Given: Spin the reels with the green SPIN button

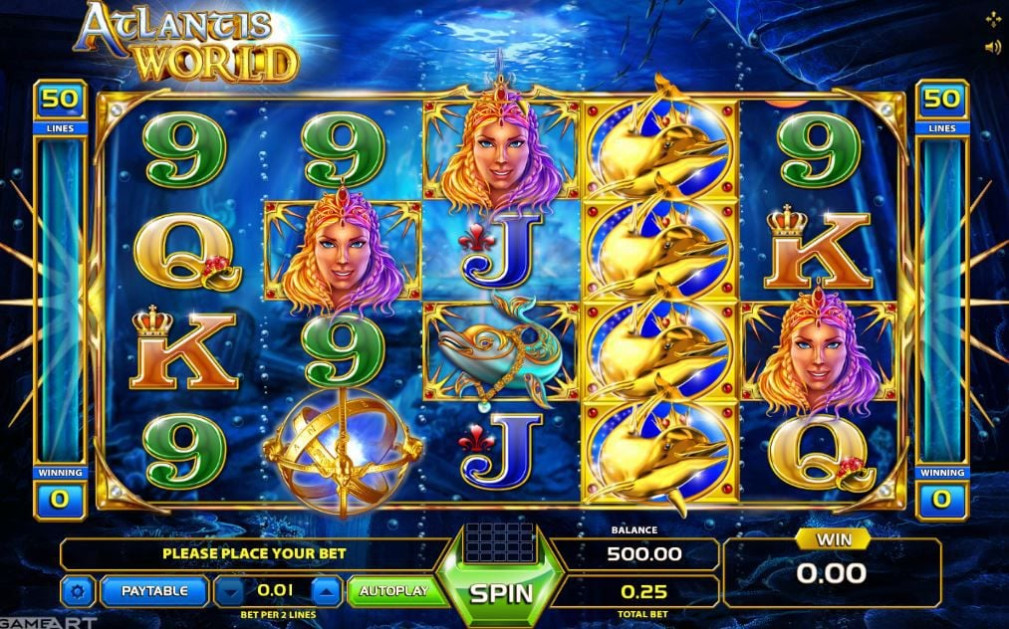Looking at the screenshot, I should coord(501,592).
